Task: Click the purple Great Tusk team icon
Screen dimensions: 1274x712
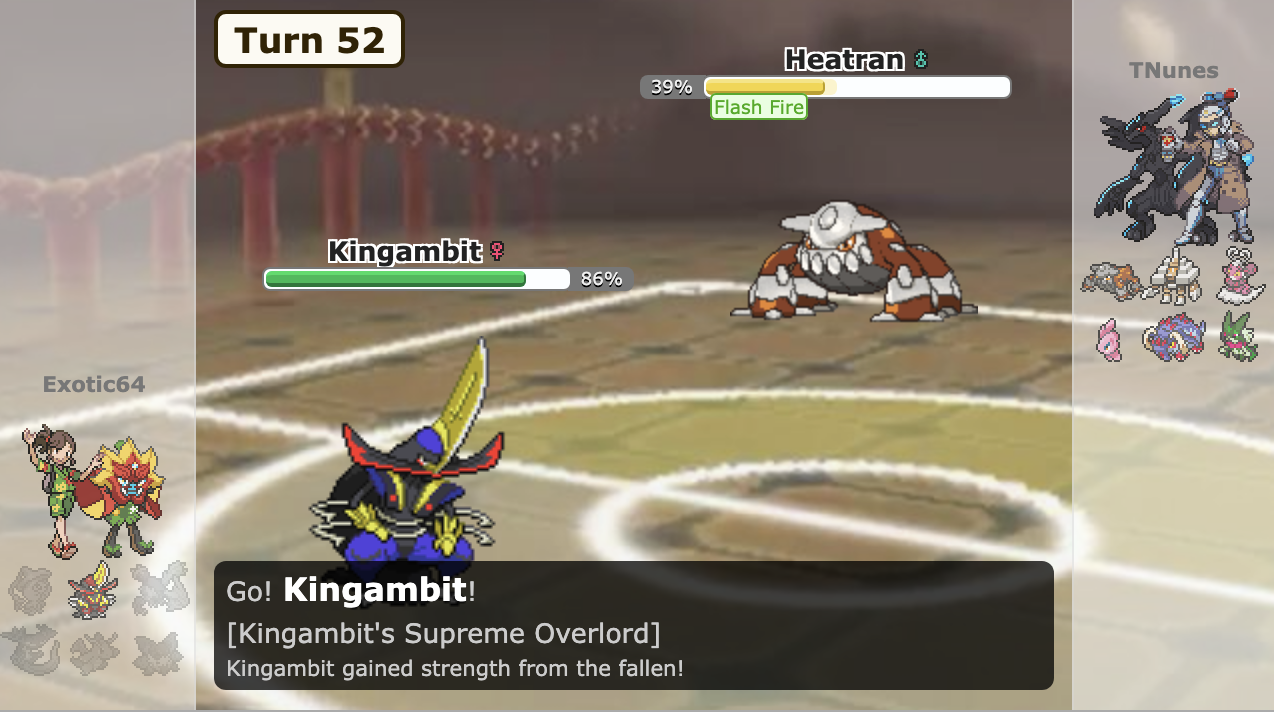Action: coord(1174,338)
